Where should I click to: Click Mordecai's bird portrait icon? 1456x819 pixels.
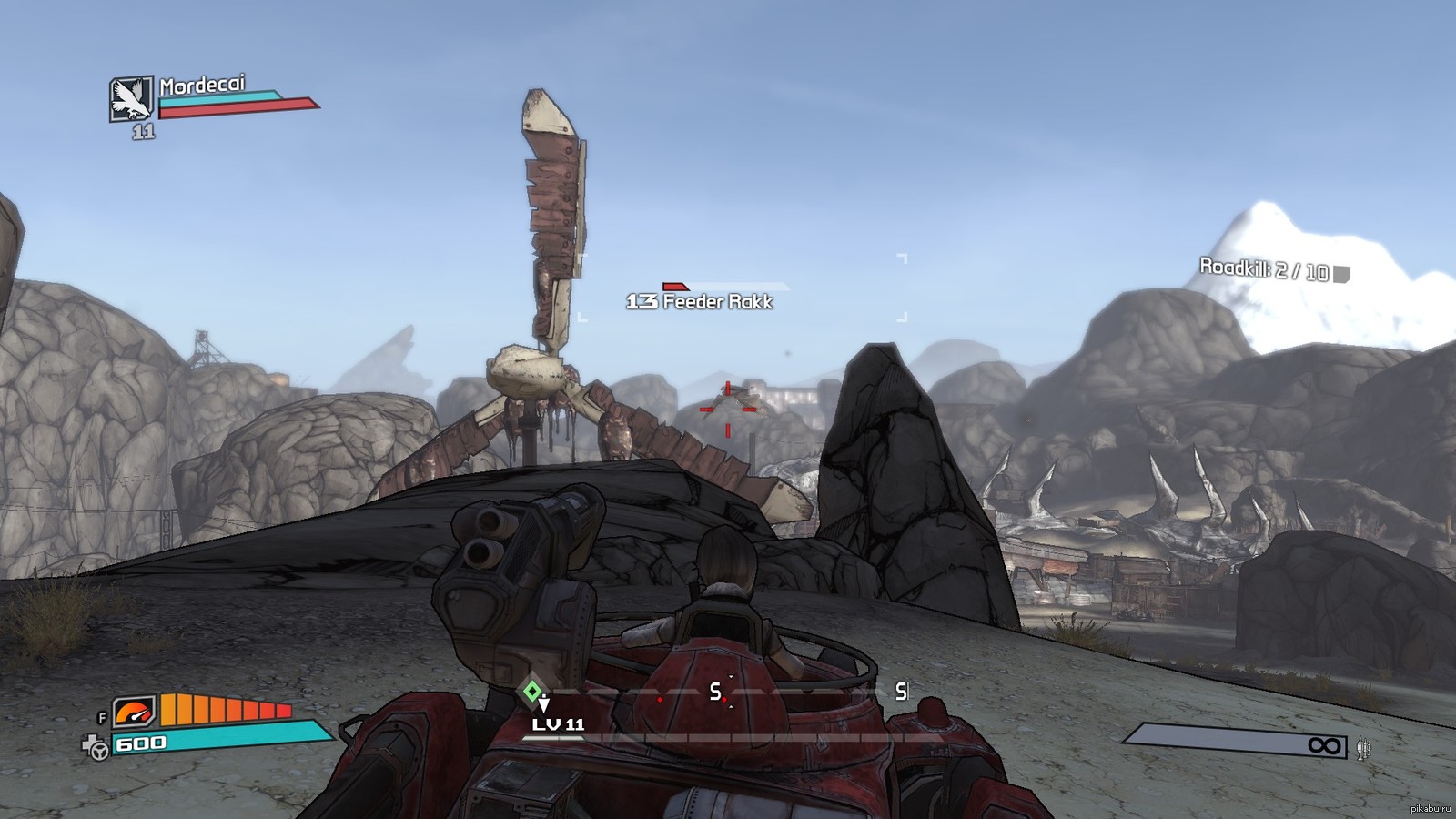pyautogui.click(x=131, y=98)
